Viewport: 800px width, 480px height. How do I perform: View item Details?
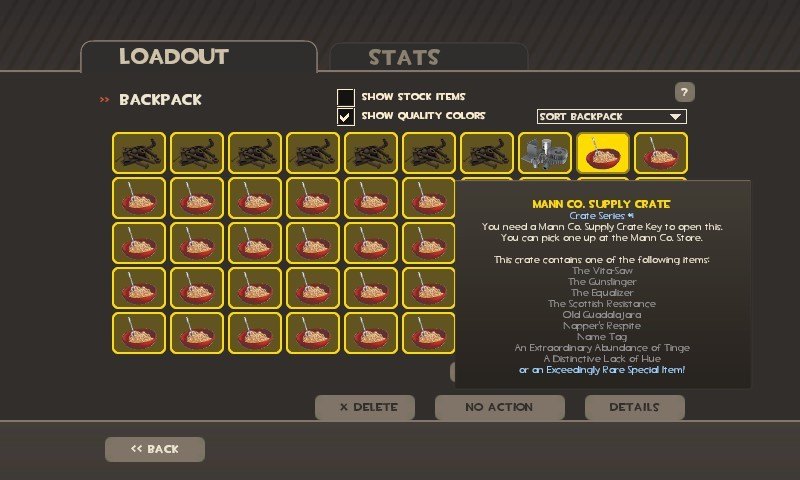(634, 407)
